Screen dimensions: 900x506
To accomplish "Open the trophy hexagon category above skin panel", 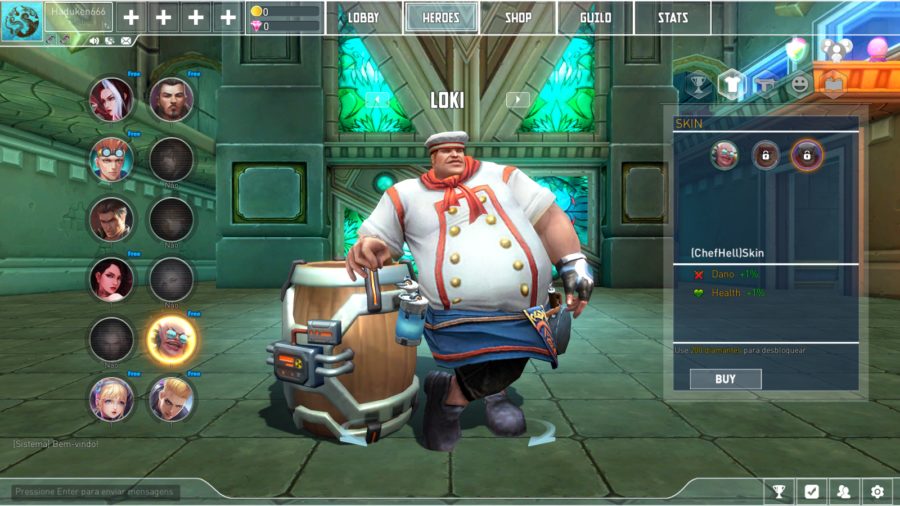I will (698, 85).
